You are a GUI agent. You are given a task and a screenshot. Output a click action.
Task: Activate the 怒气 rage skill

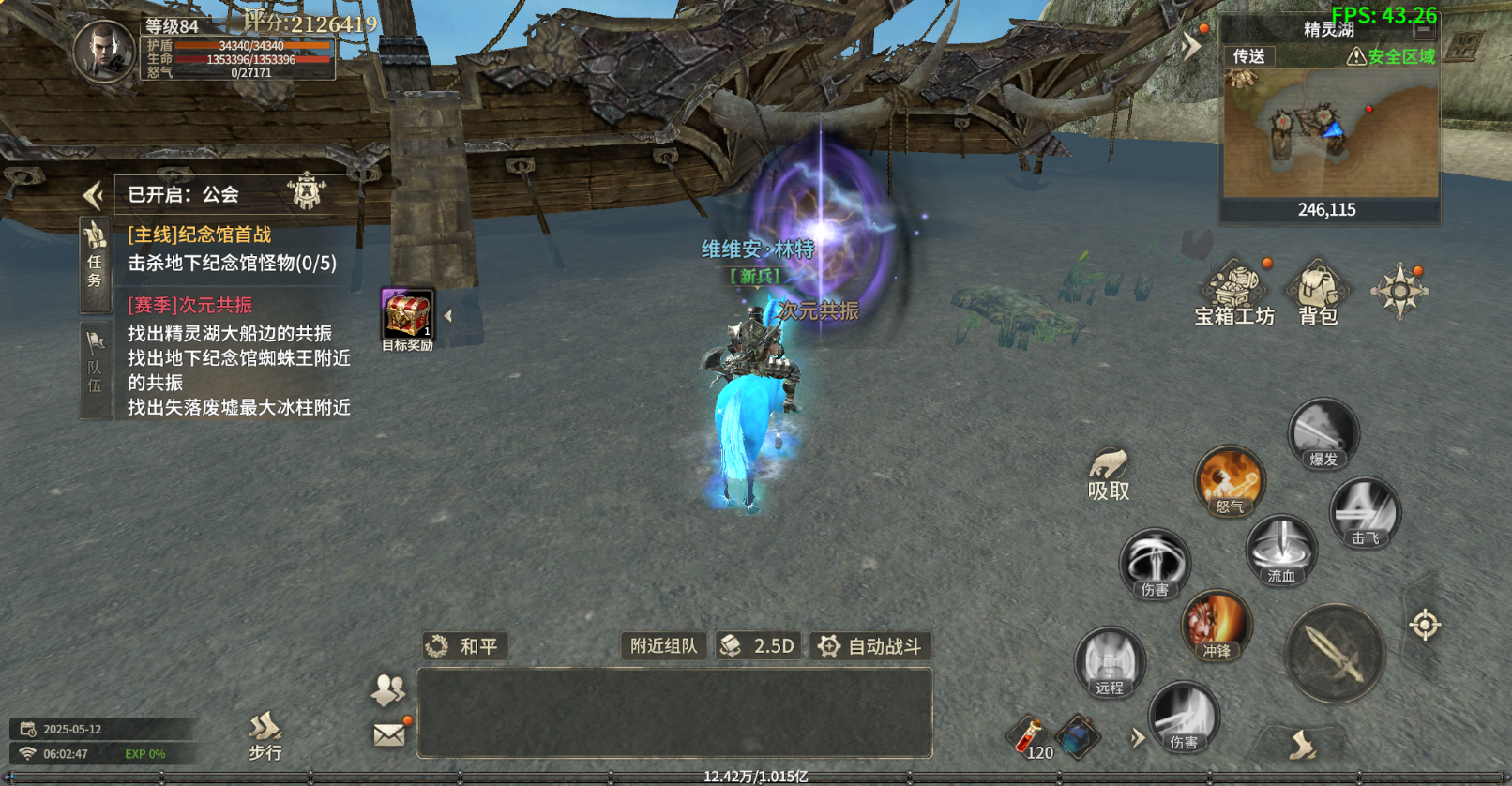pyautogui.click(x=1230, y=481)
